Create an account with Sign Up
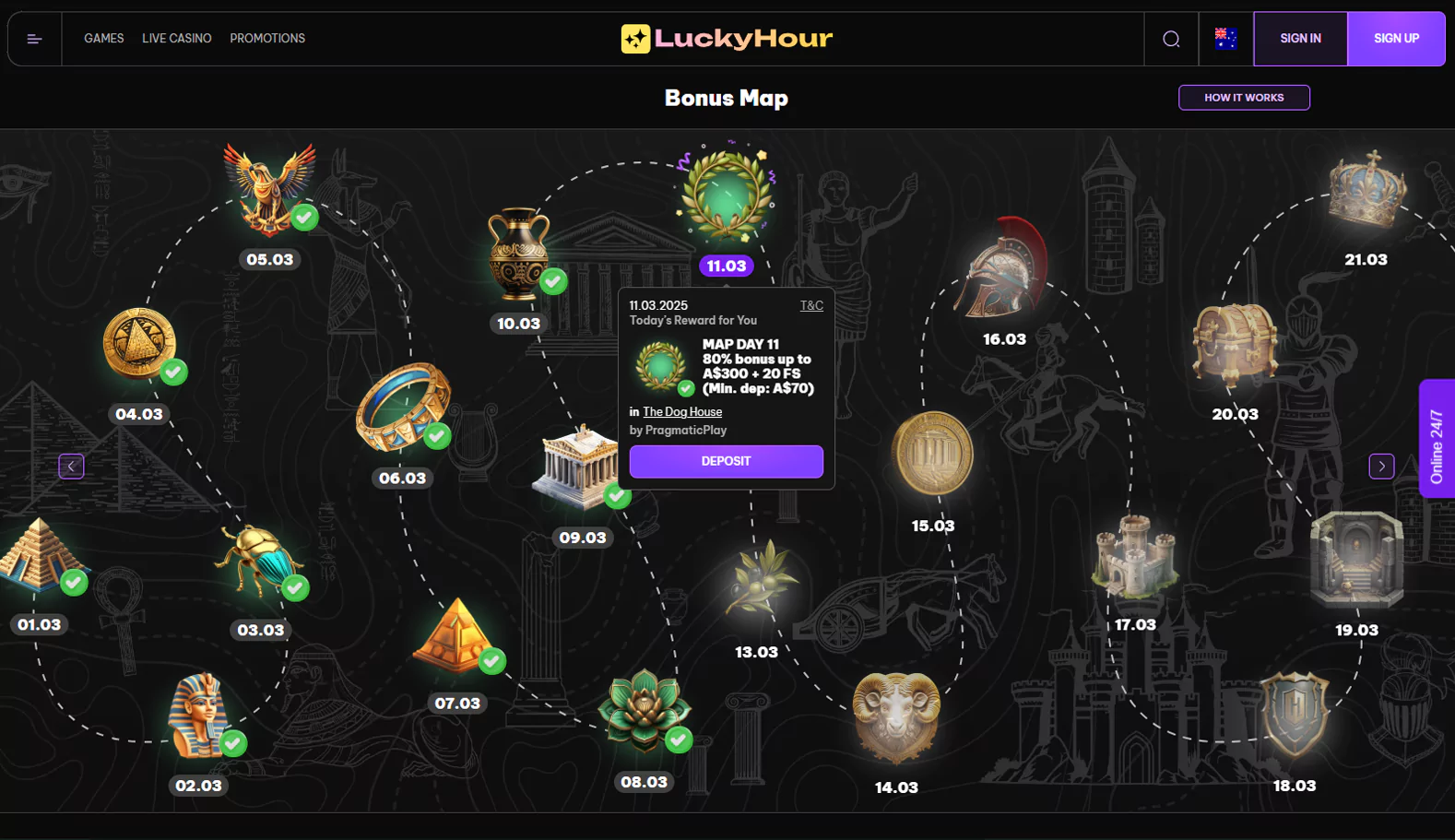The width and height of the screenshot is (1455, 840). [x=1396, y=39]
